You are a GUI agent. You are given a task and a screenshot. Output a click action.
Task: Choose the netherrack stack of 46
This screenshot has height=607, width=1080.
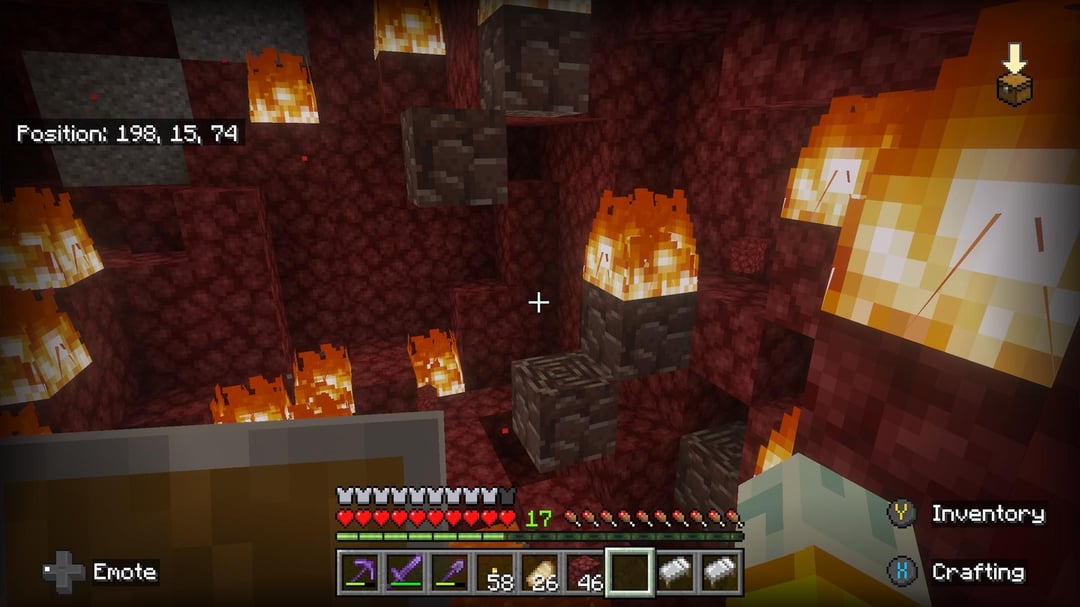(585, 572)
